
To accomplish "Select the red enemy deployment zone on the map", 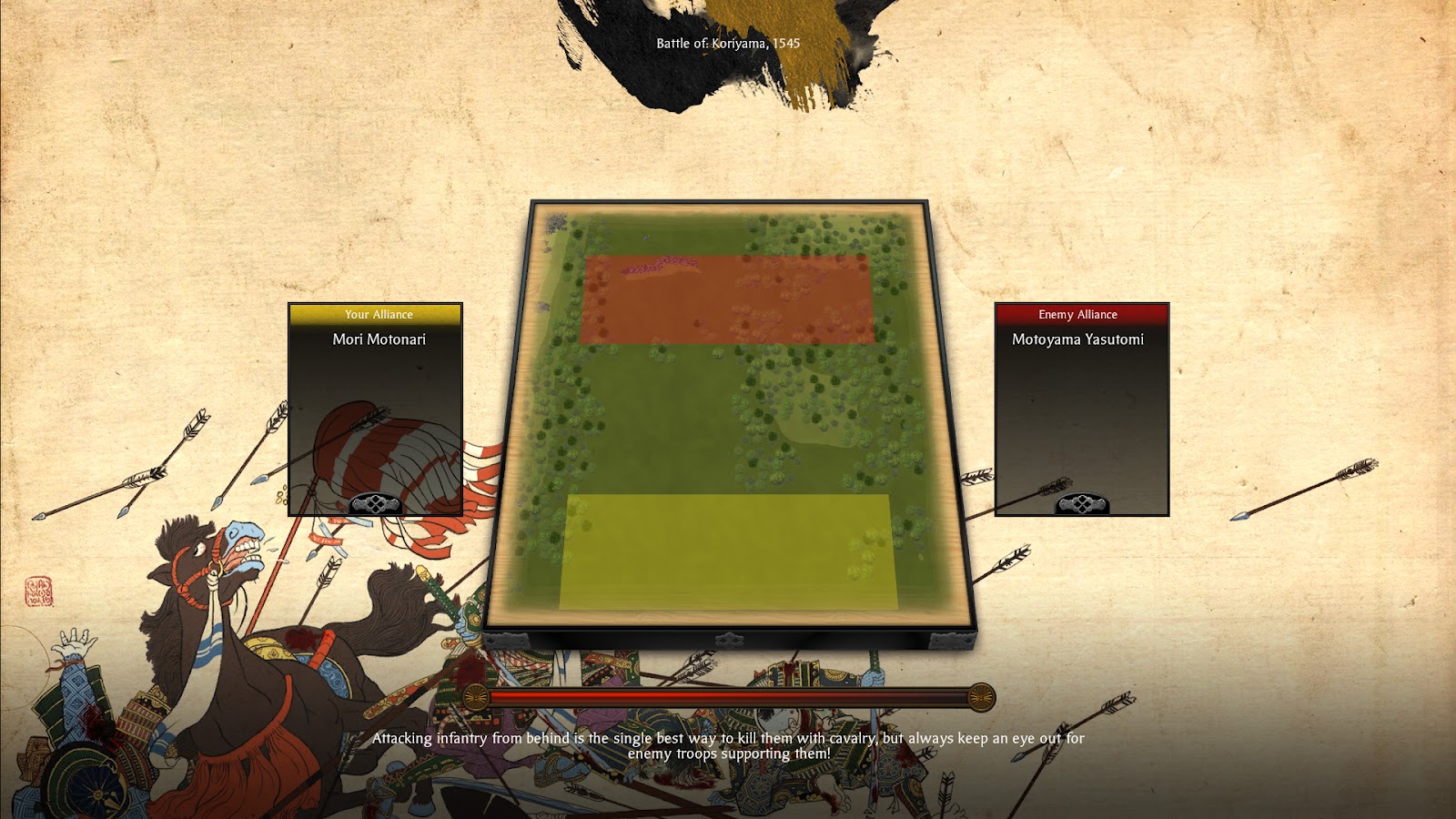I will 726,302.
